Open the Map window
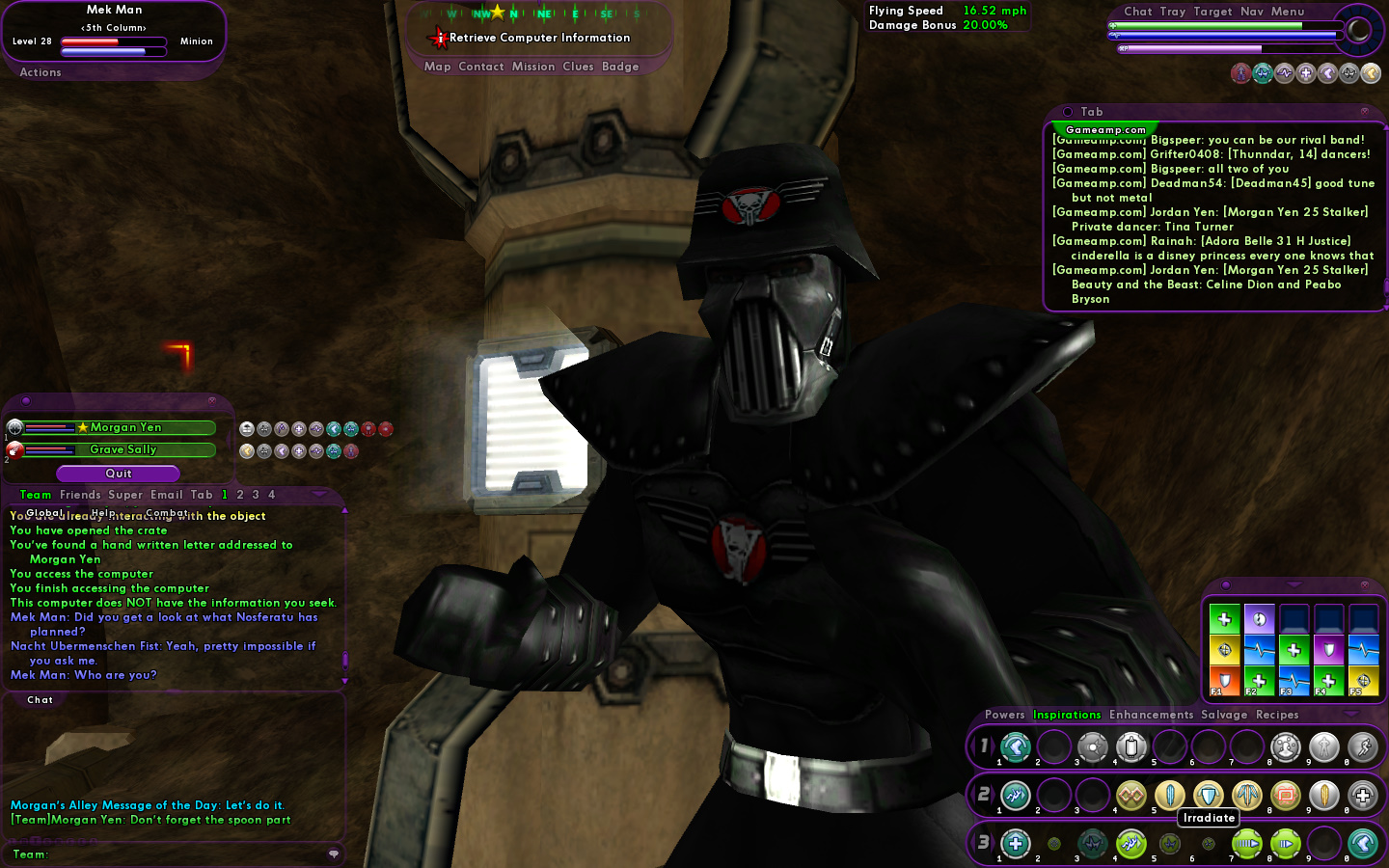The width and height of the screenshot is (1389, 868). [x=437, y=67]
